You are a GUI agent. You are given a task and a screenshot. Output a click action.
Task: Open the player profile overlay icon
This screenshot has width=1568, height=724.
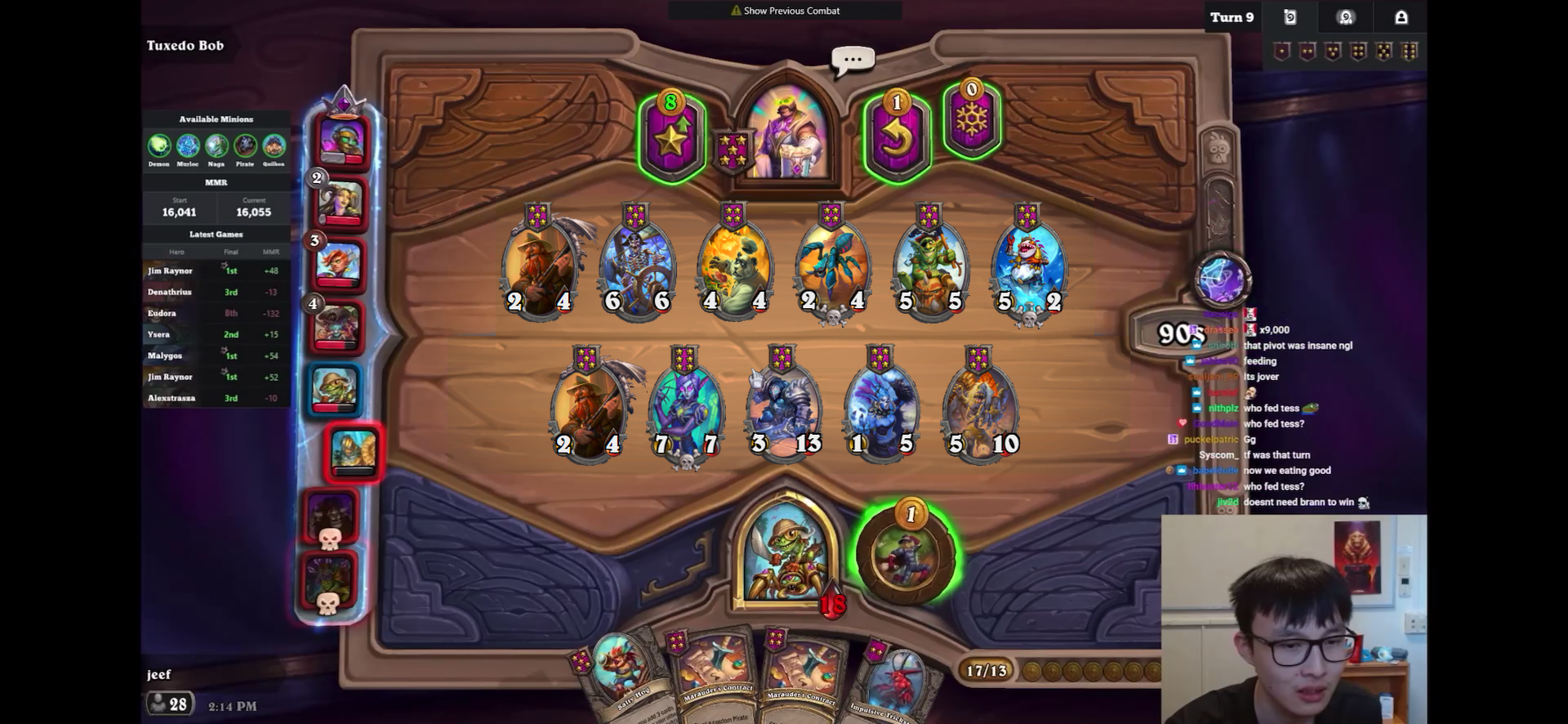pos(1401,17)
